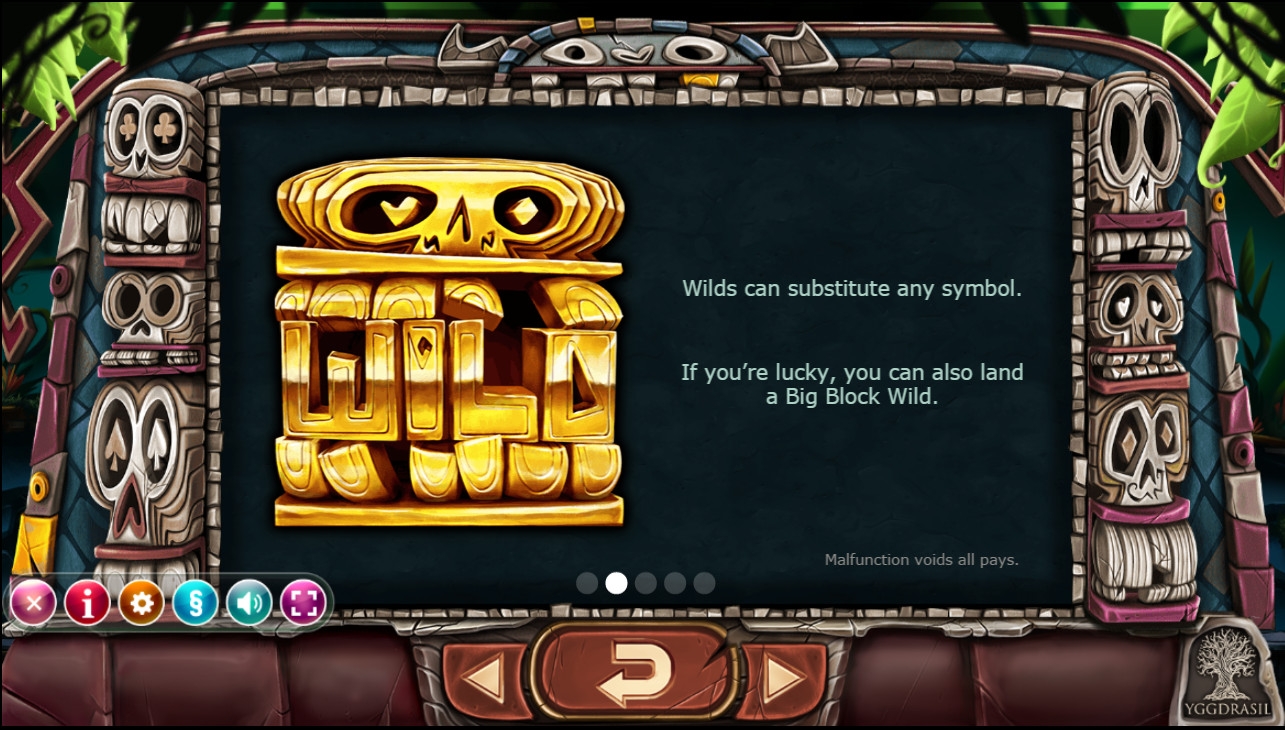Close the menu with the pink X button

(x=33, y=603)
